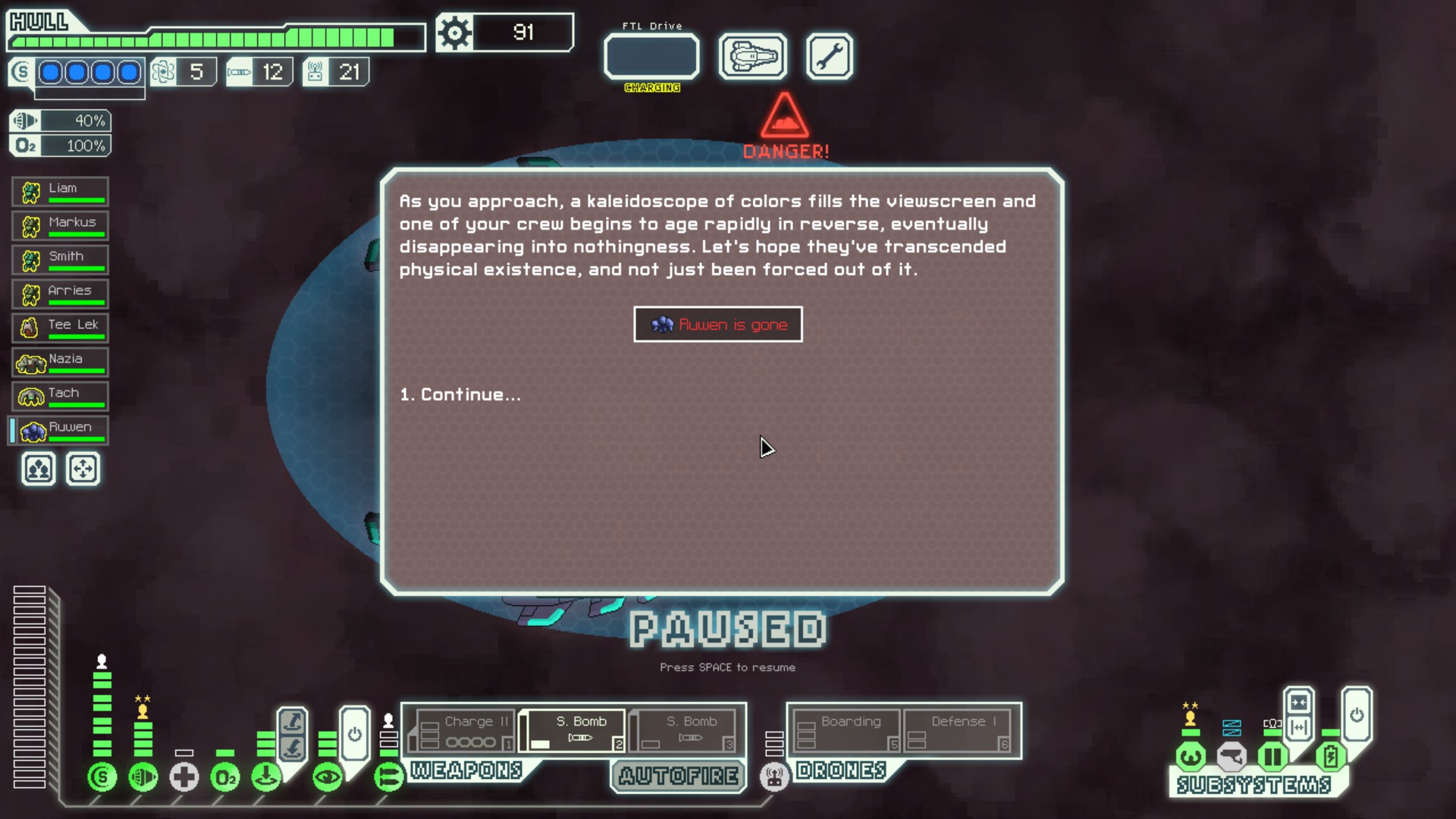Select the Charge II weapon slot
1456x819 pixels.
point(465,731)
